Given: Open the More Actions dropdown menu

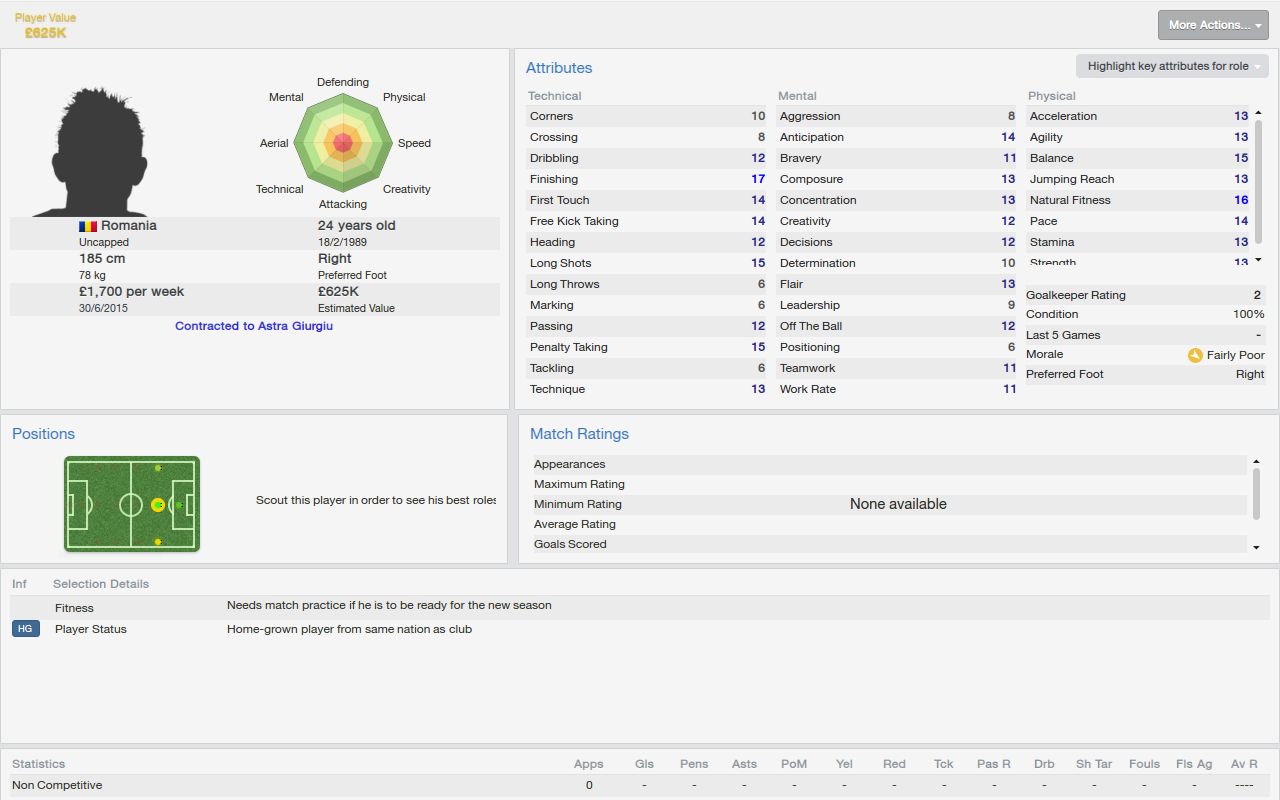Looking at the screenshot, I should [1212, 24].
